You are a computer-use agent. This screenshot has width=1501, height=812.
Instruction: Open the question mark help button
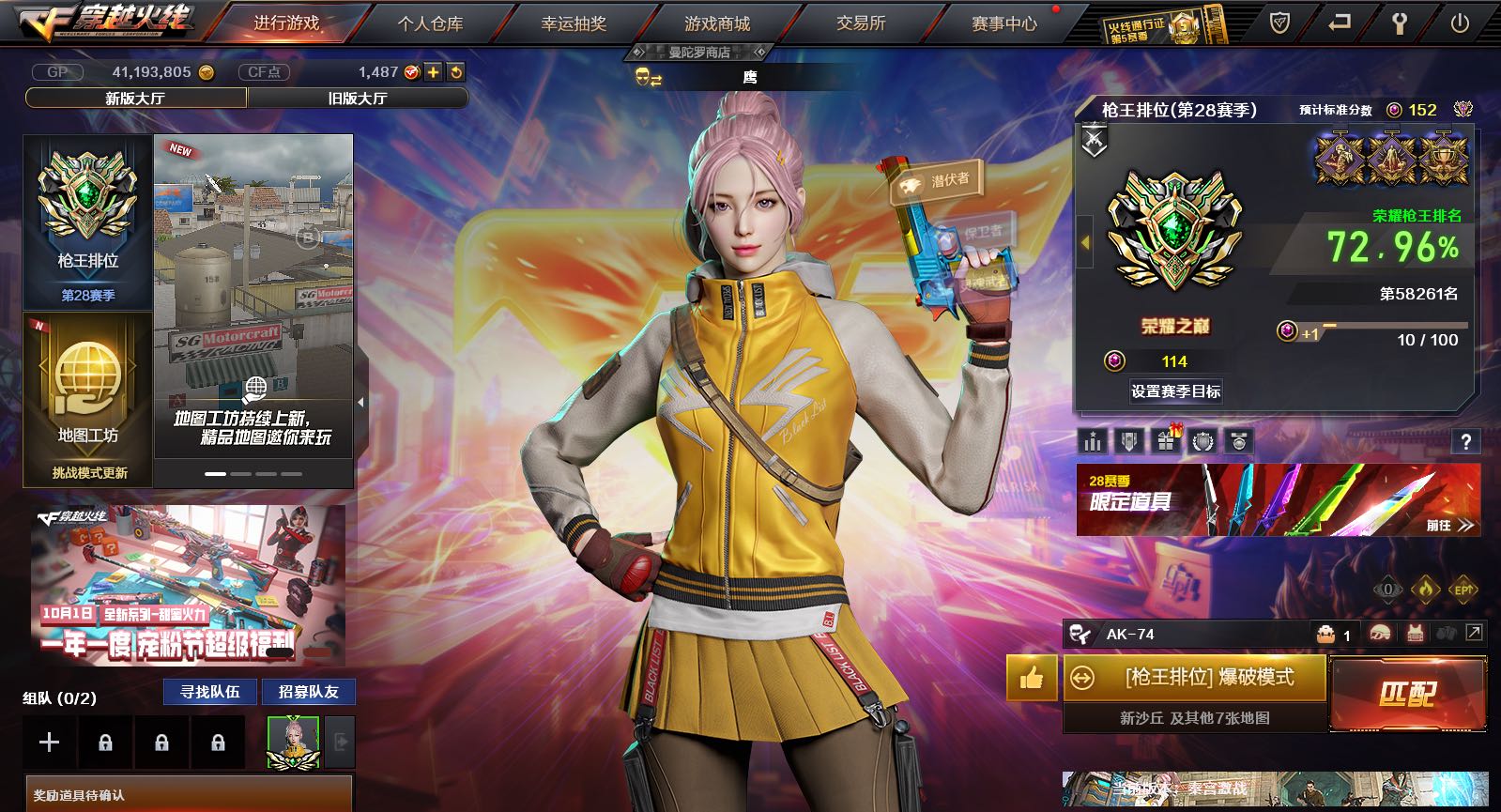click(1465, 441)
